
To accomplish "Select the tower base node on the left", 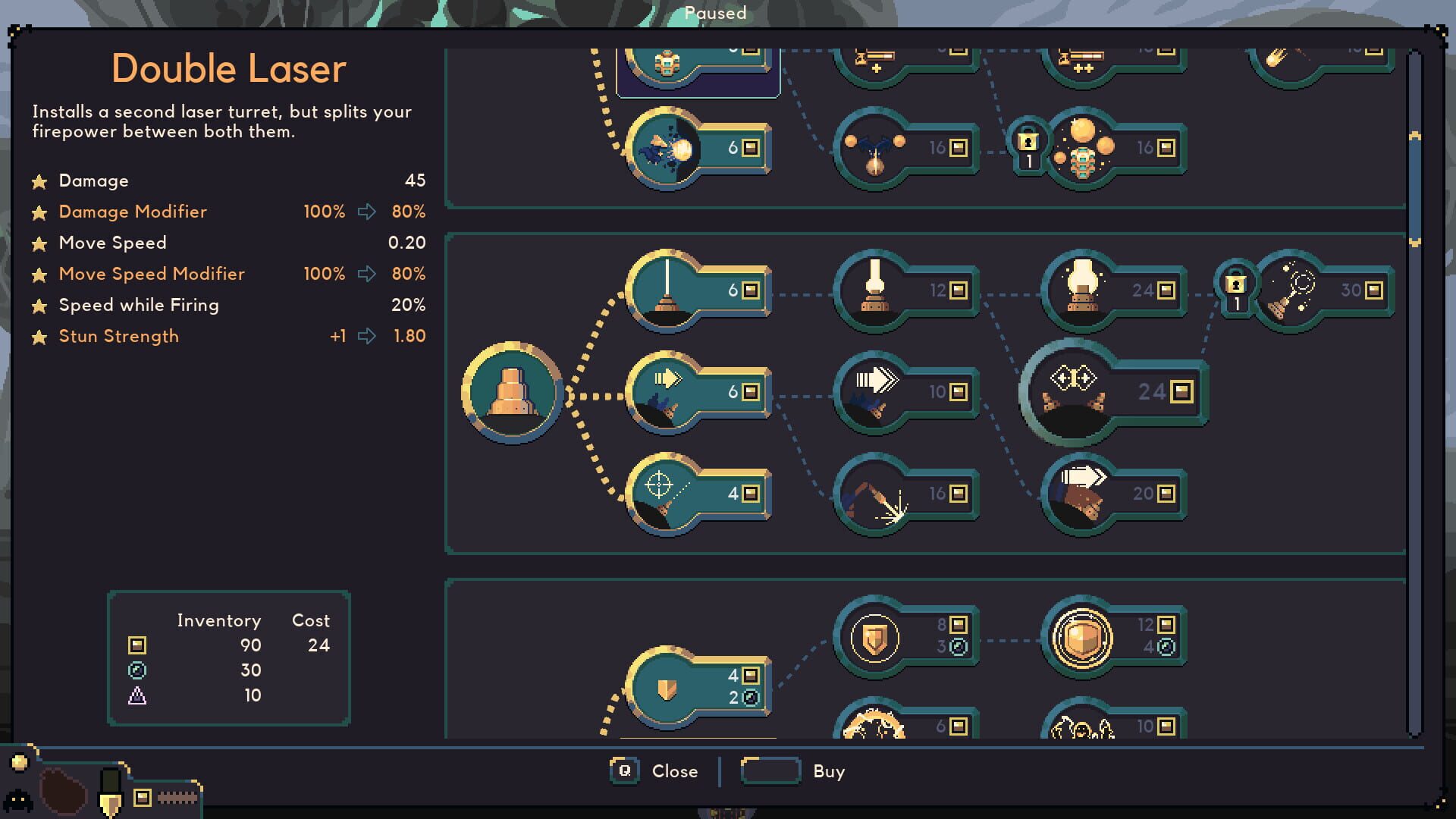I will point(512,394).
